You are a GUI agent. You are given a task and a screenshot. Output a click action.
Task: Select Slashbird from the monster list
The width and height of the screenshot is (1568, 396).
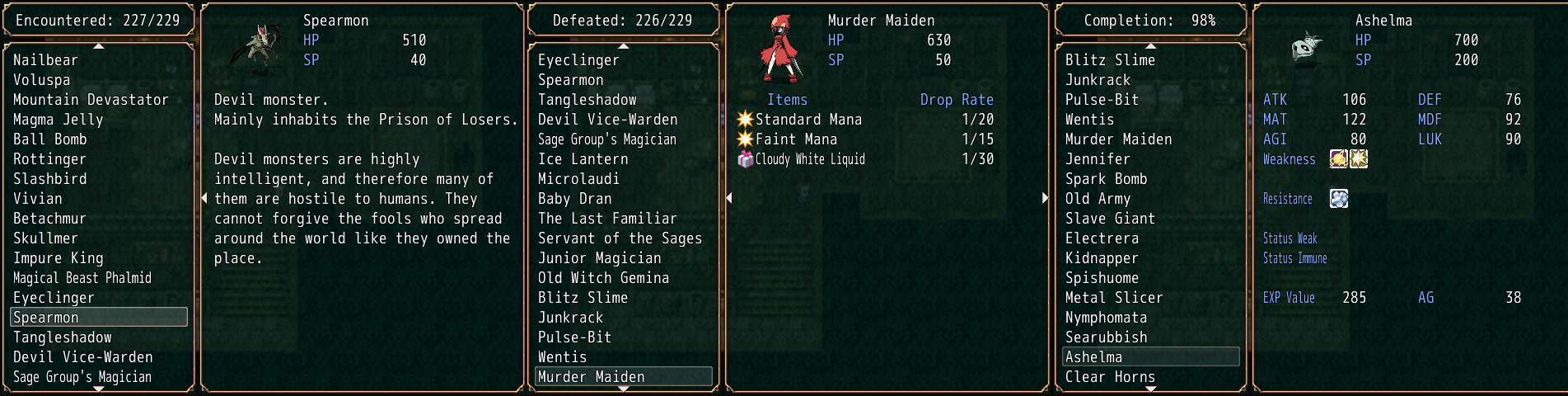pos(49,179)
